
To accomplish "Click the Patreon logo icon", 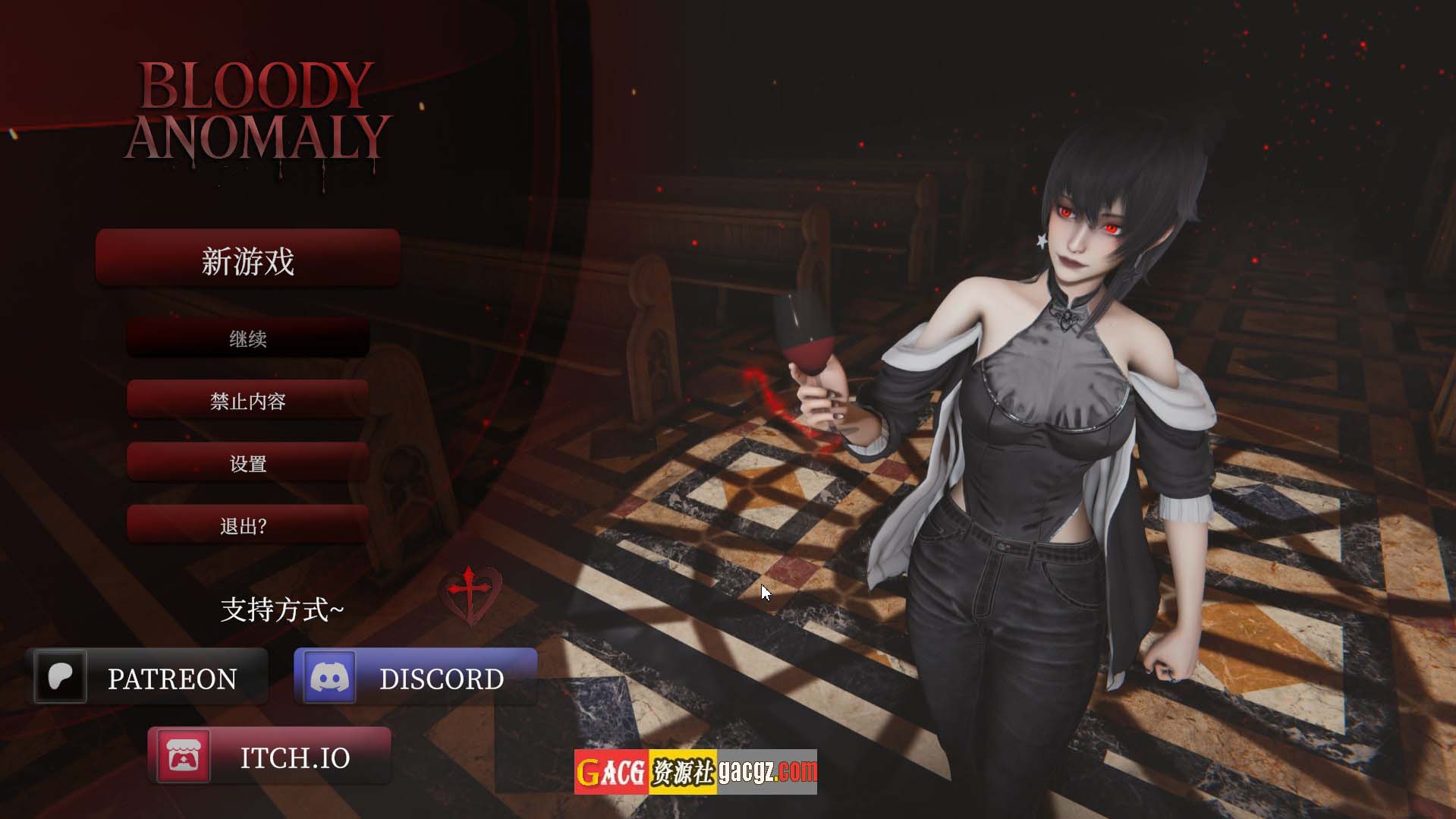I will click(x=61, y=676).
